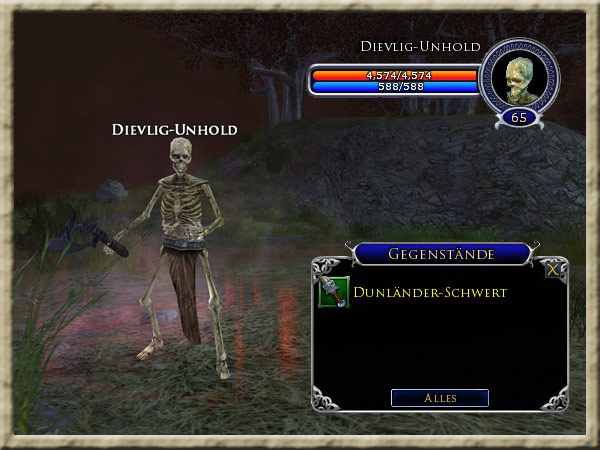Loot everything with the Alles button

tap(440, 398)
